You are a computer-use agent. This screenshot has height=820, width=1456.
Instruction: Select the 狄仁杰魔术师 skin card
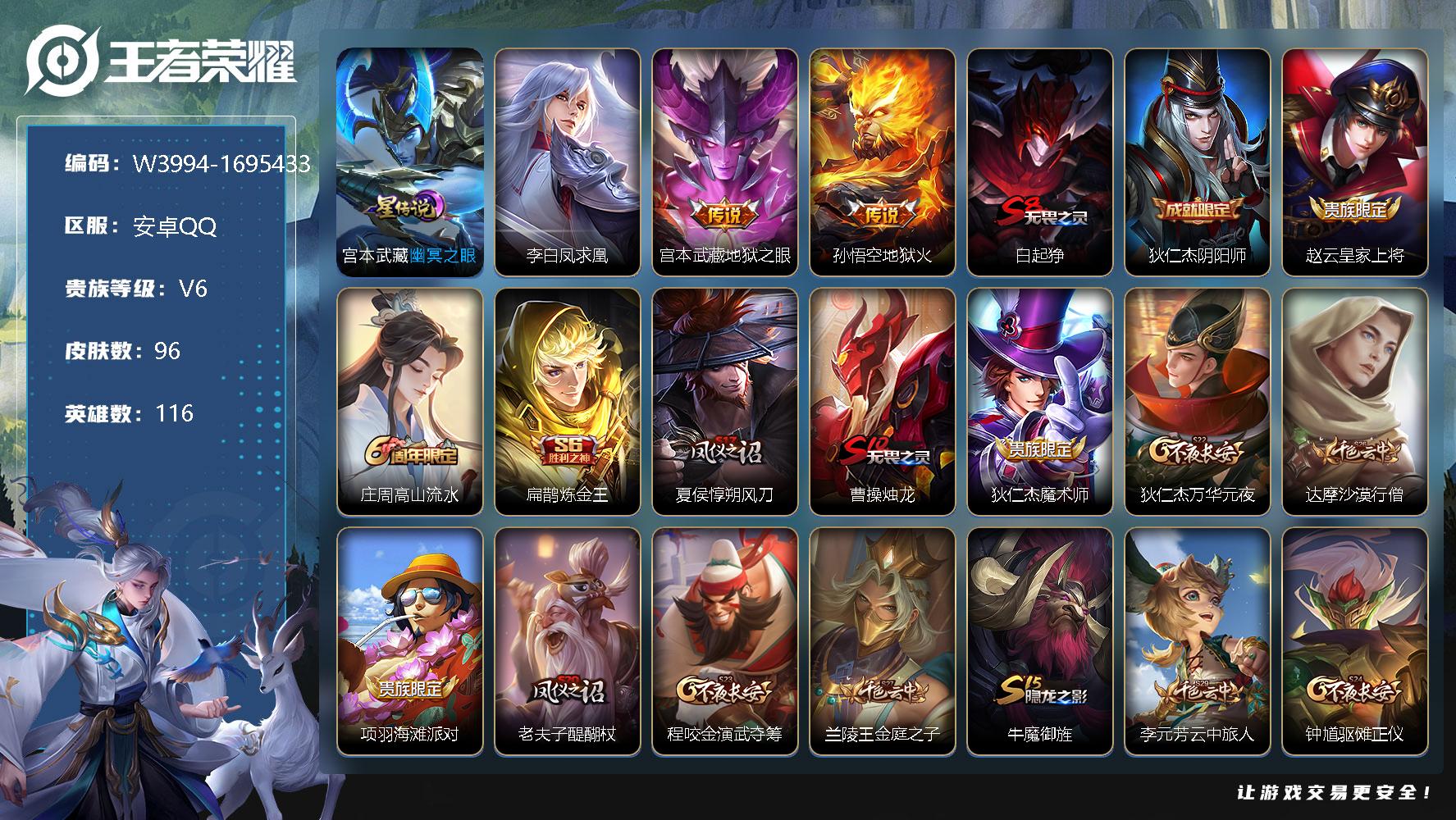tap(1039, 401)
